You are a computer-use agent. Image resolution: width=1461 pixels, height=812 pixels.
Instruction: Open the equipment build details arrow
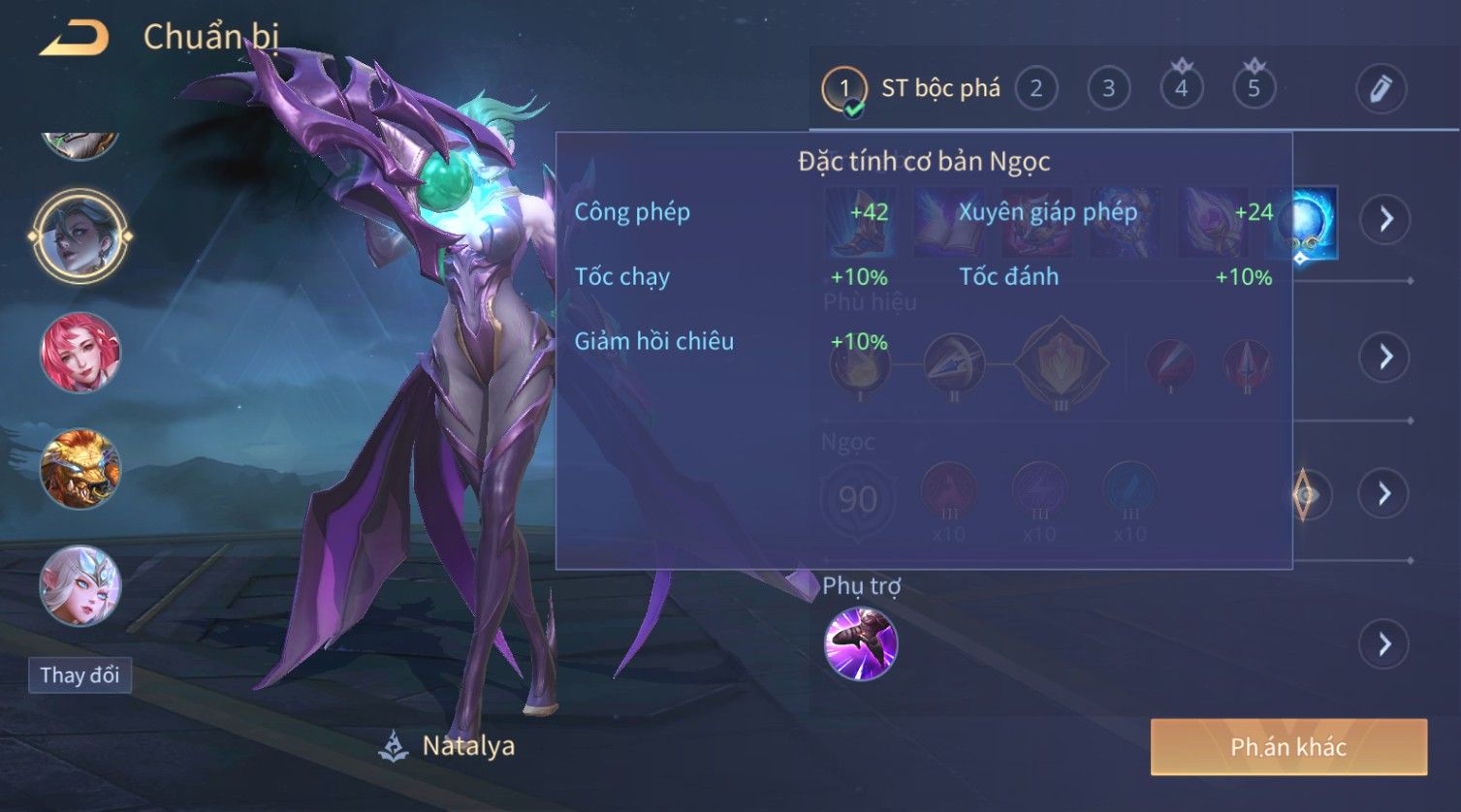[1384, 219]
